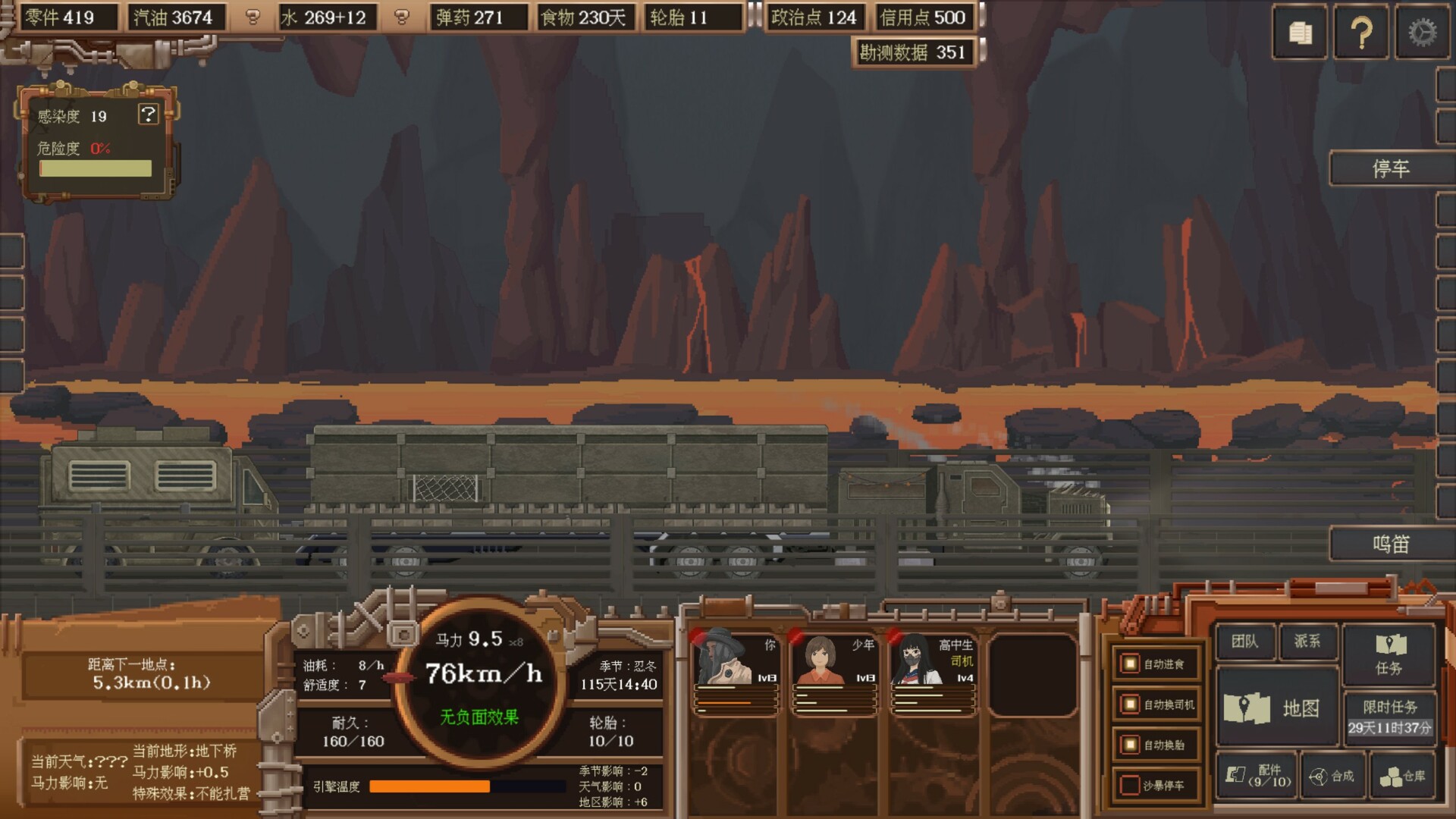
Task: Click the 停车 stop vehicle button
Action: coord(1391,168)
